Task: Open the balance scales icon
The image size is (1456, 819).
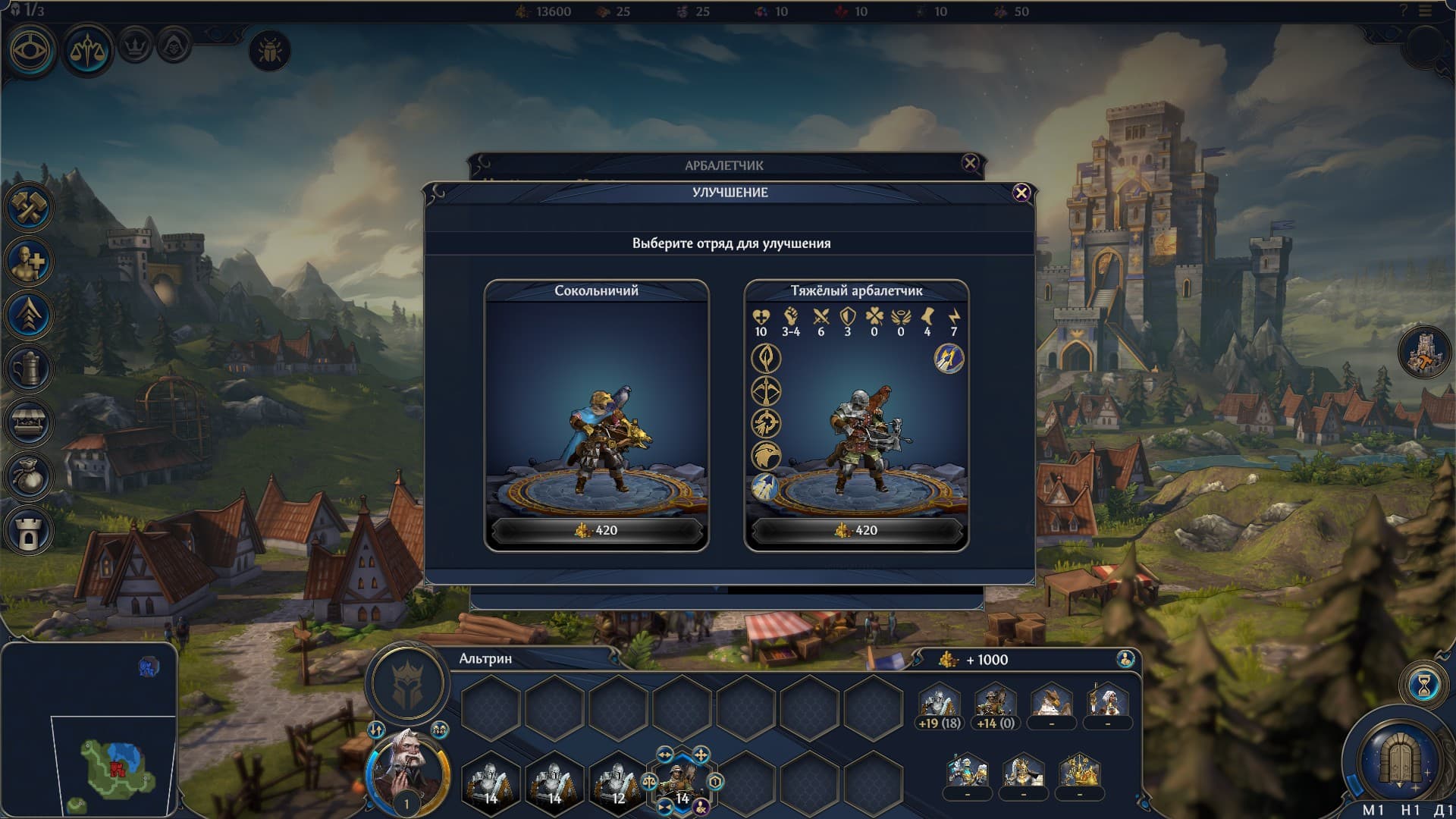Action: click(87, 50)
